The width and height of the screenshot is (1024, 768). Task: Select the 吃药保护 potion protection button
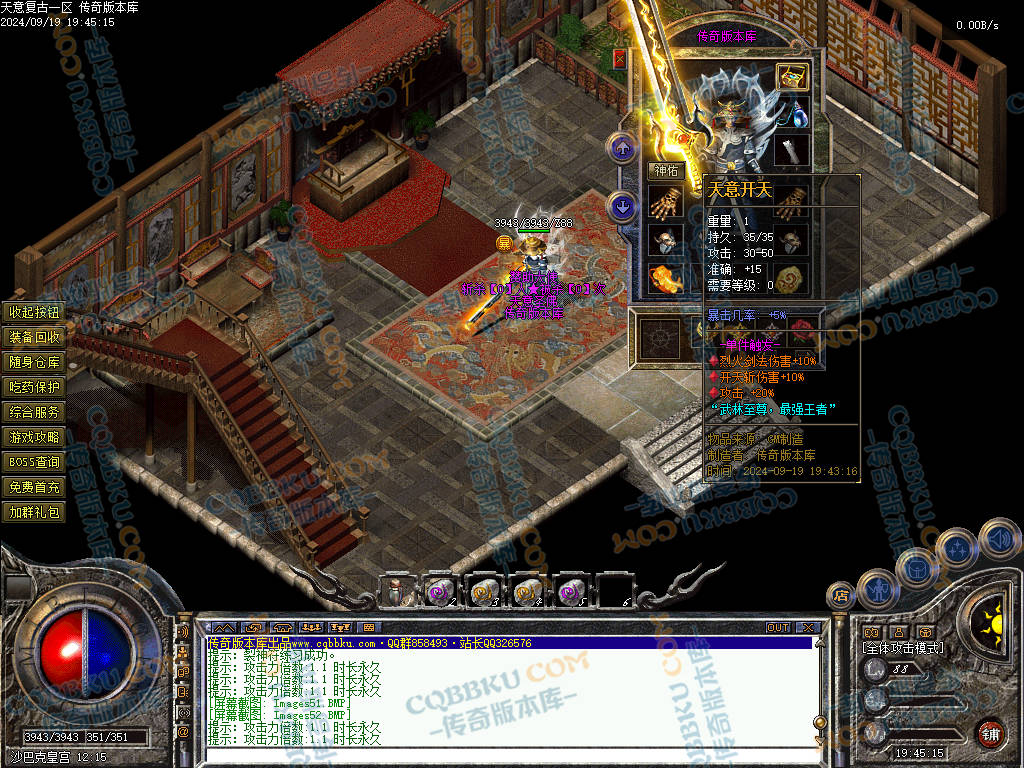point(35,387)
